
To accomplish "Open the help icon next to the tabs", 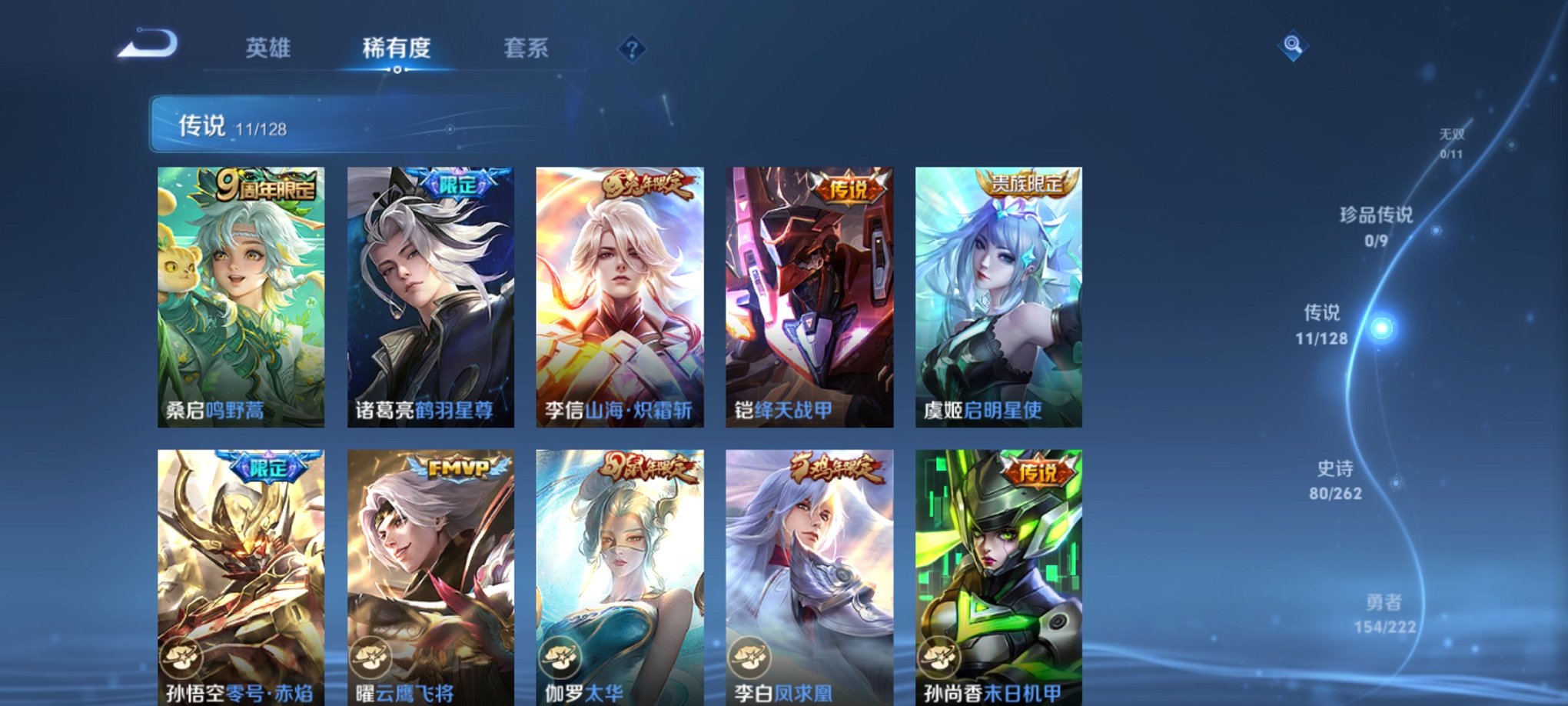I will click(x=632, y=51).
